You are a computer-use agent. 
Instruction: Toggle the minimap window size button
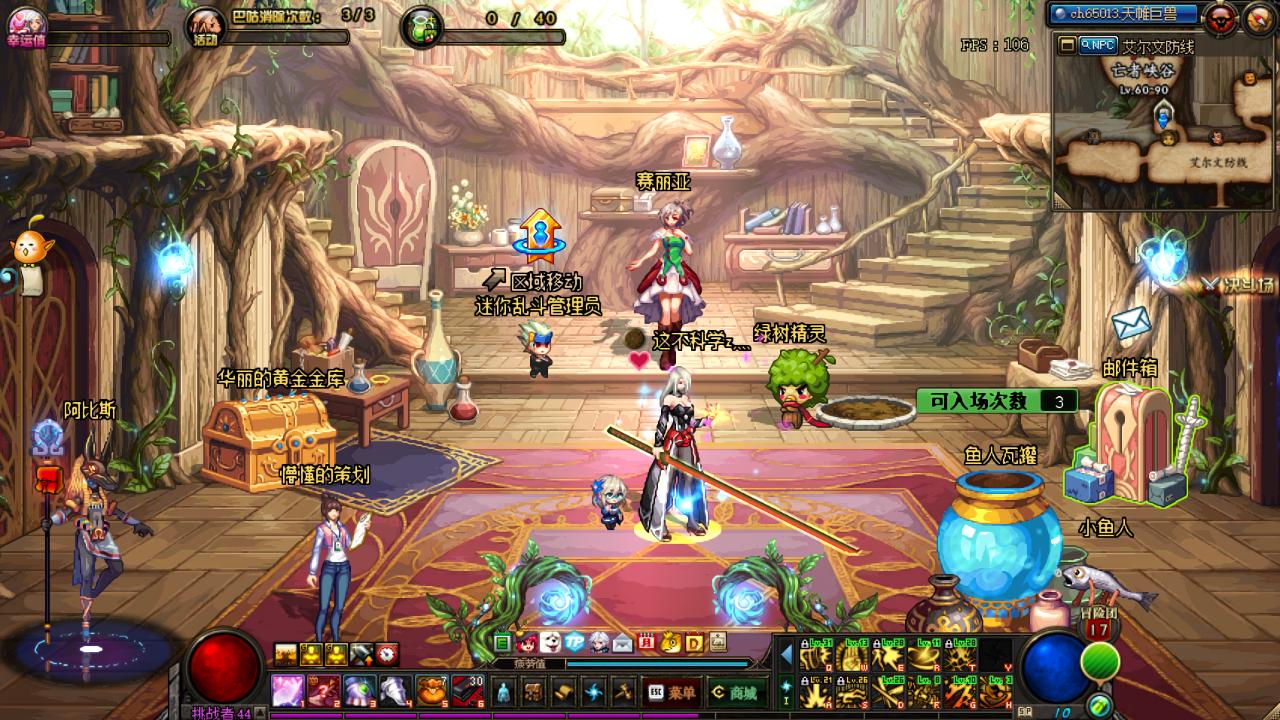coord(1067,45)
